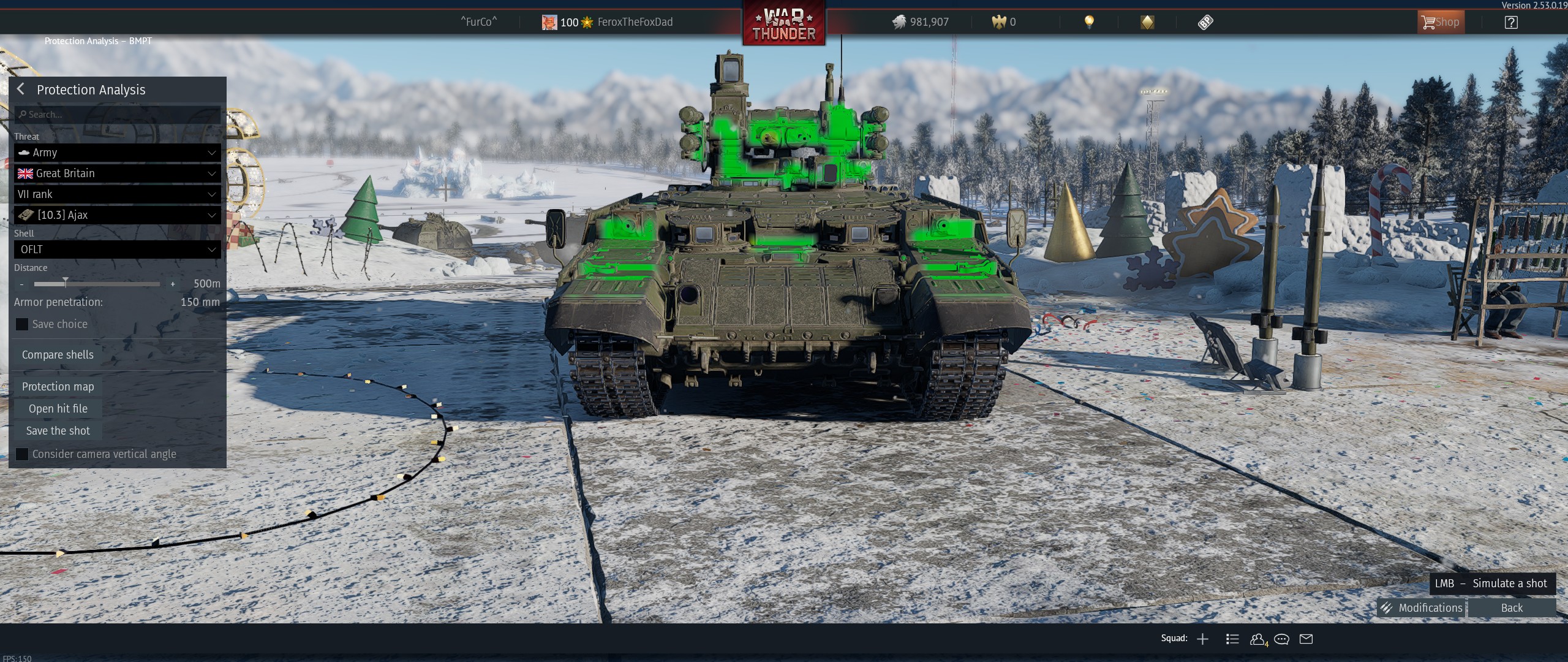The image size is (1568, 662).
Task: Enable Consider camera vertical angle
Action: click(x=22, y=454)
